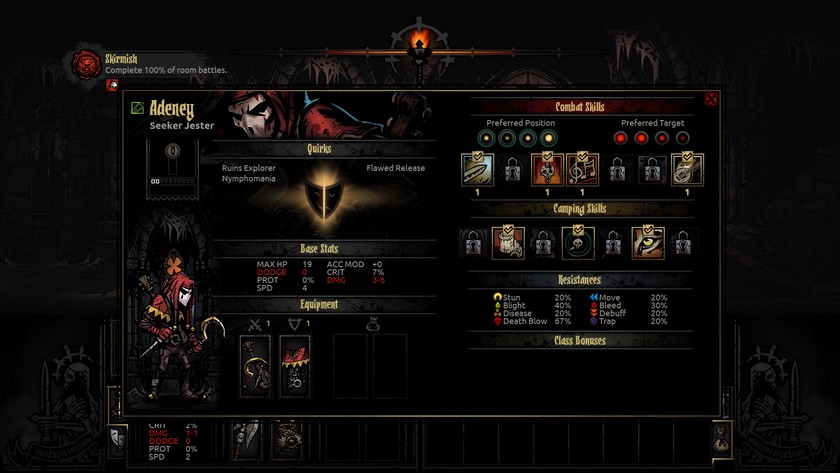Click the sickle weapon equipment slot
Screen dimensions: 840x473
tap(255, 366)
